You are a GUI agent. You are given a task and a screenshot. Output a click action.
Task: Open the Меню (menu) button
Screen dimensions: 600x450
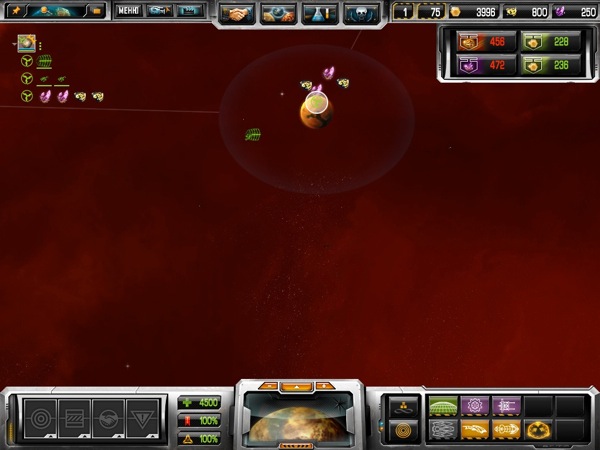coord(128,11)
